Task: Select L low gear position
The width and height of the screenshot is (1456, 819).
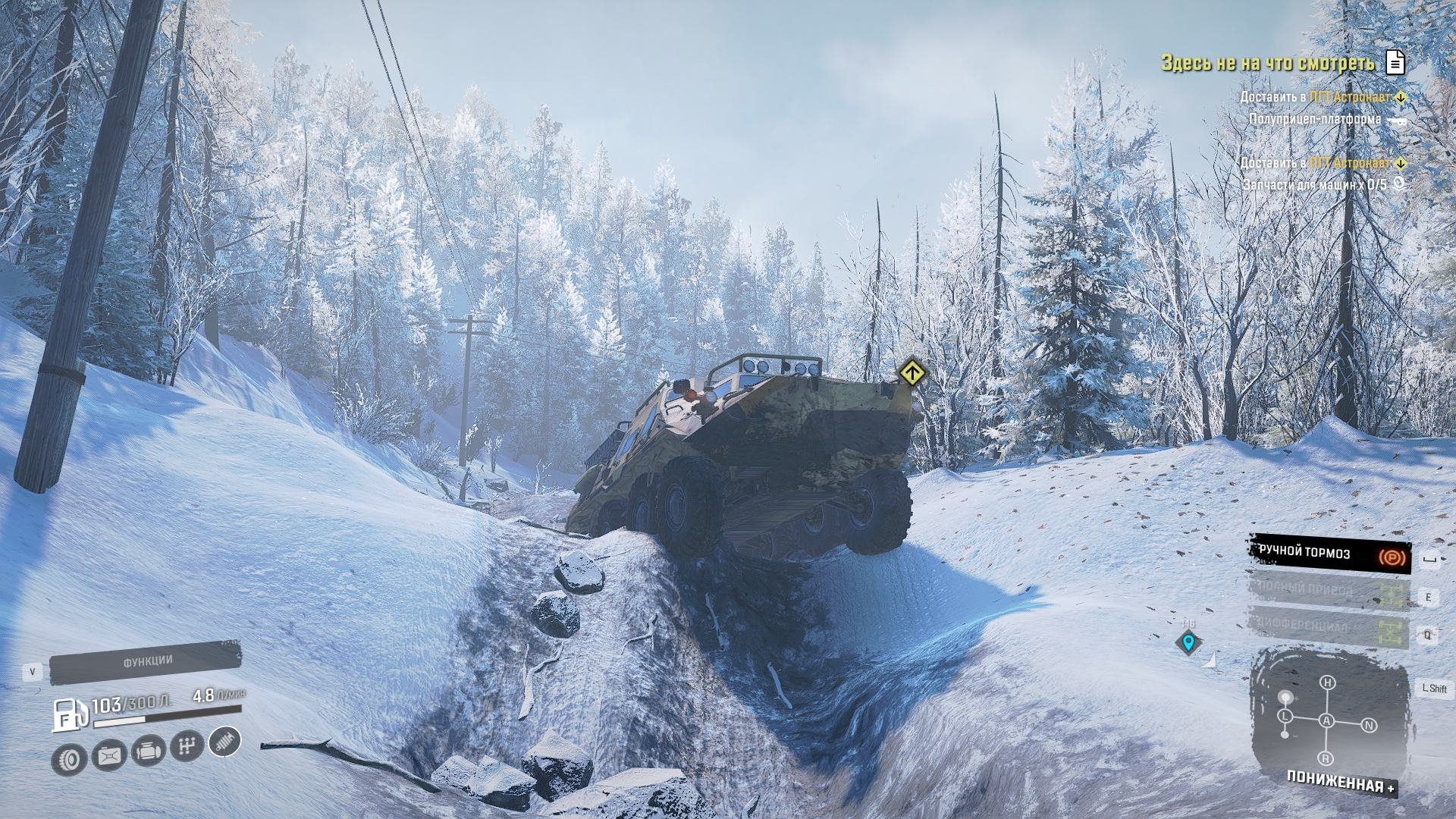Action: [1285, 716]
